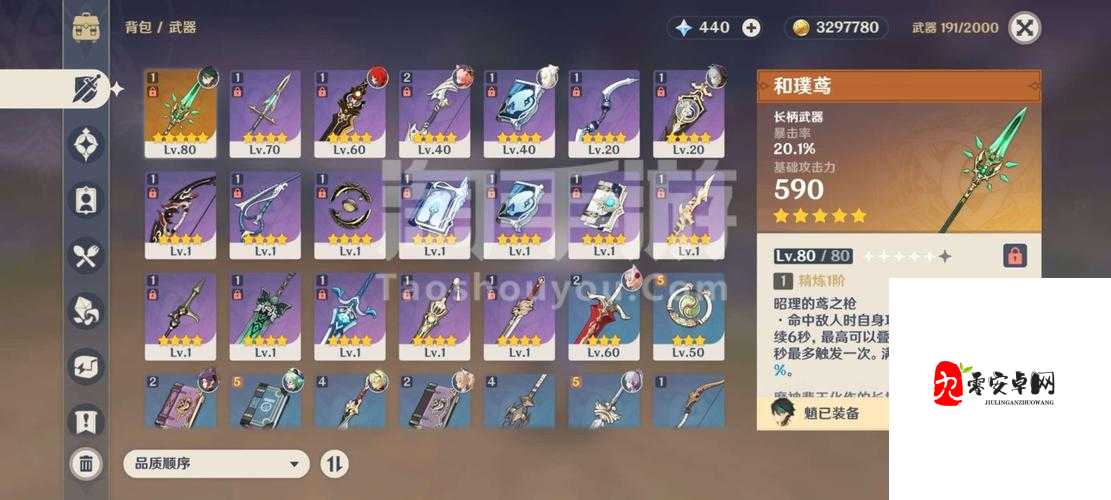Open the trash can delete mode
The width and height of the screenshot is (1111, 500).
click(86, 462)
